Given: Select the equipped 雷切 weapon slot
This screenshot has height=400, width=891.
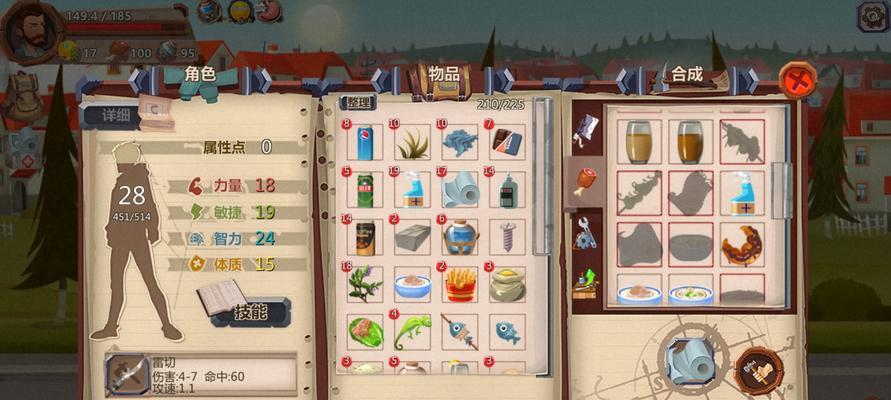Looking at the screenshot, I should tap(127, 375).
